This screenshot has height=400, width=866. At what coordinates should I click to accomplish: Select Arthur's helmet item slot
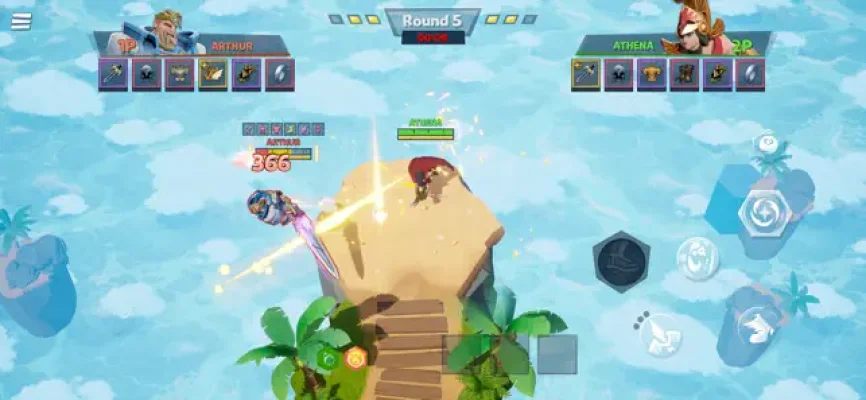tap(147, 75)
